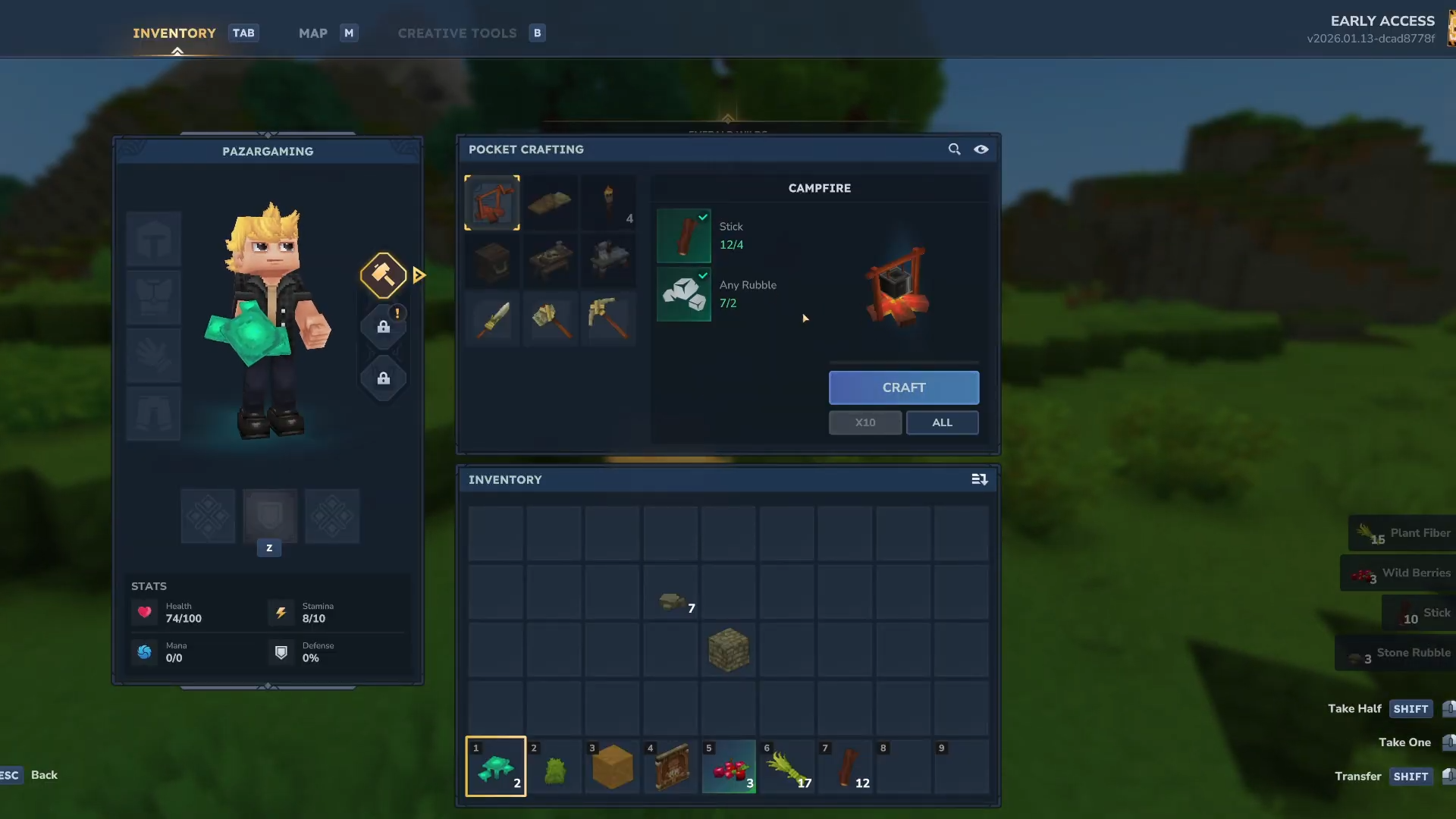Craft the Campfire

pos(903,388)
